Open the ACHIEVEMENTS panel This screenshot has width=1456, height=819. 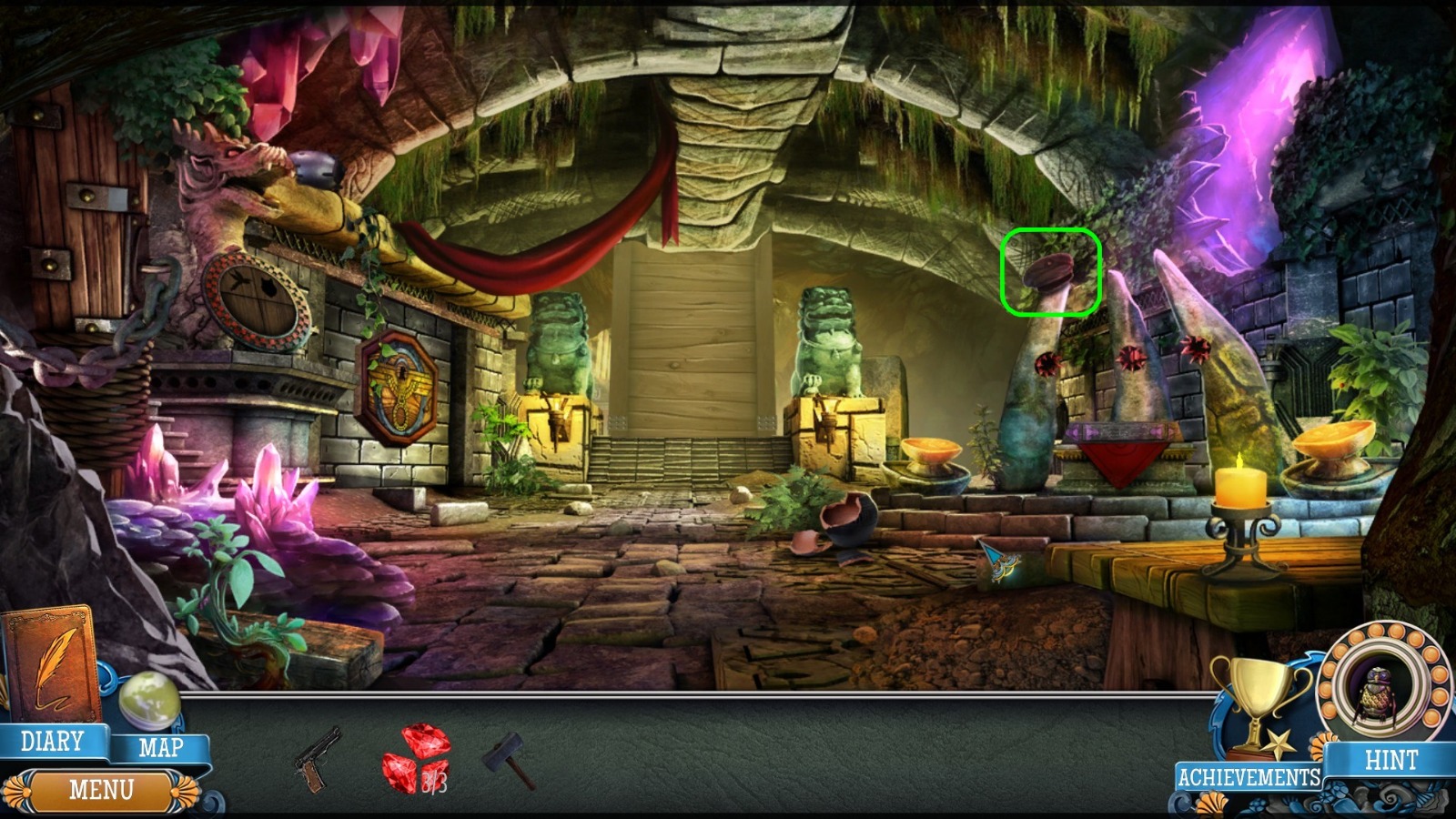[x=1249, y=777]
